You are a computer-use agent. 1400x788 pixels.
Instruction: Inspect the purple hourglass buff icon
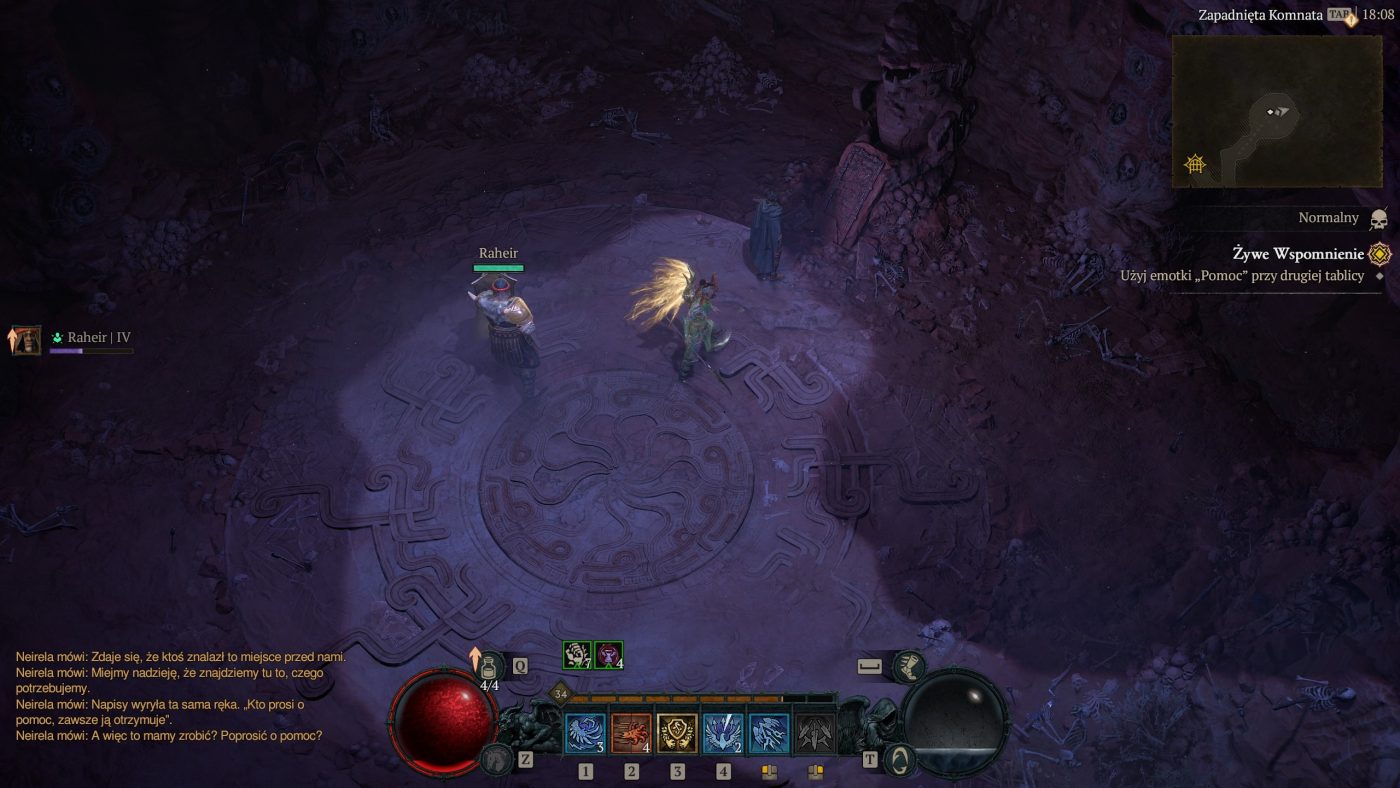(x=609, y=655)
